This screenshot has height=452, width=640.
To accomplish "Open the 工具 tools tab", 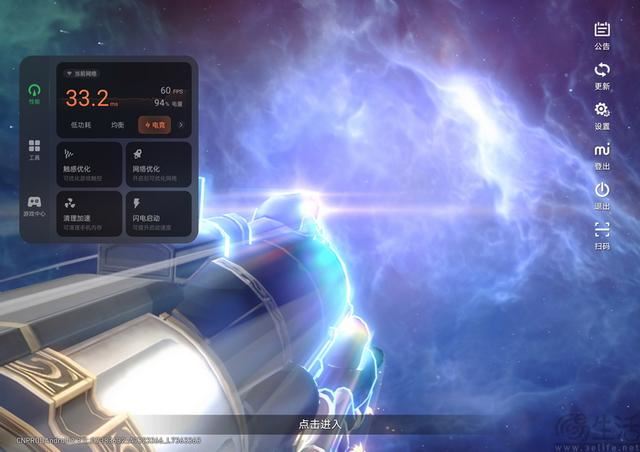I will [35, 149].
